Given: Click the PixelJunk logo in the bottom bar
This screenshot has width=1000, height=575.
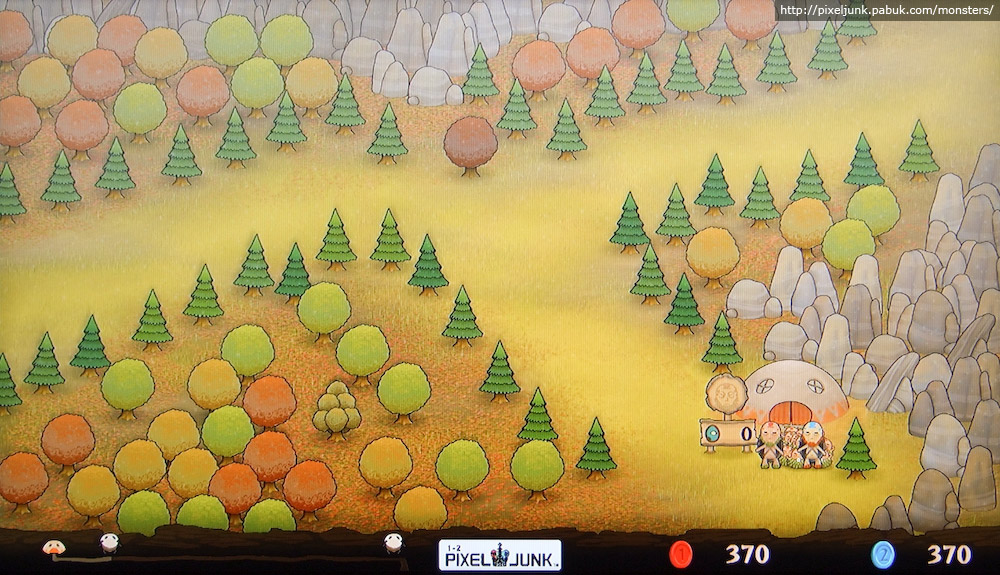Looking at the screenshot, I should coord(500,554).
